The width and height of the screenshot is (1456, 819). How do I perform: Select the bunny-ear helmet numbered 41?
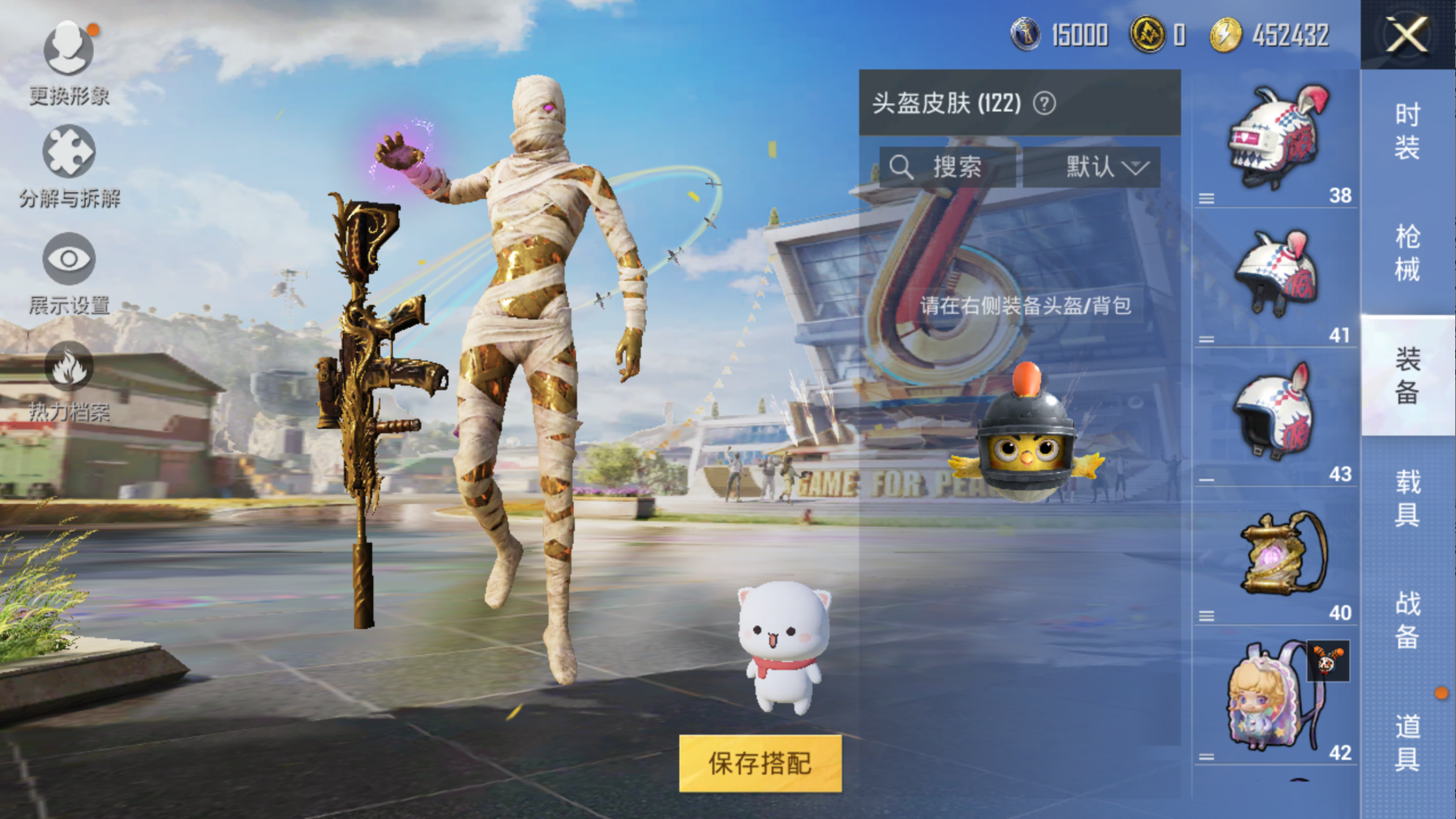tap(1278, 274)
